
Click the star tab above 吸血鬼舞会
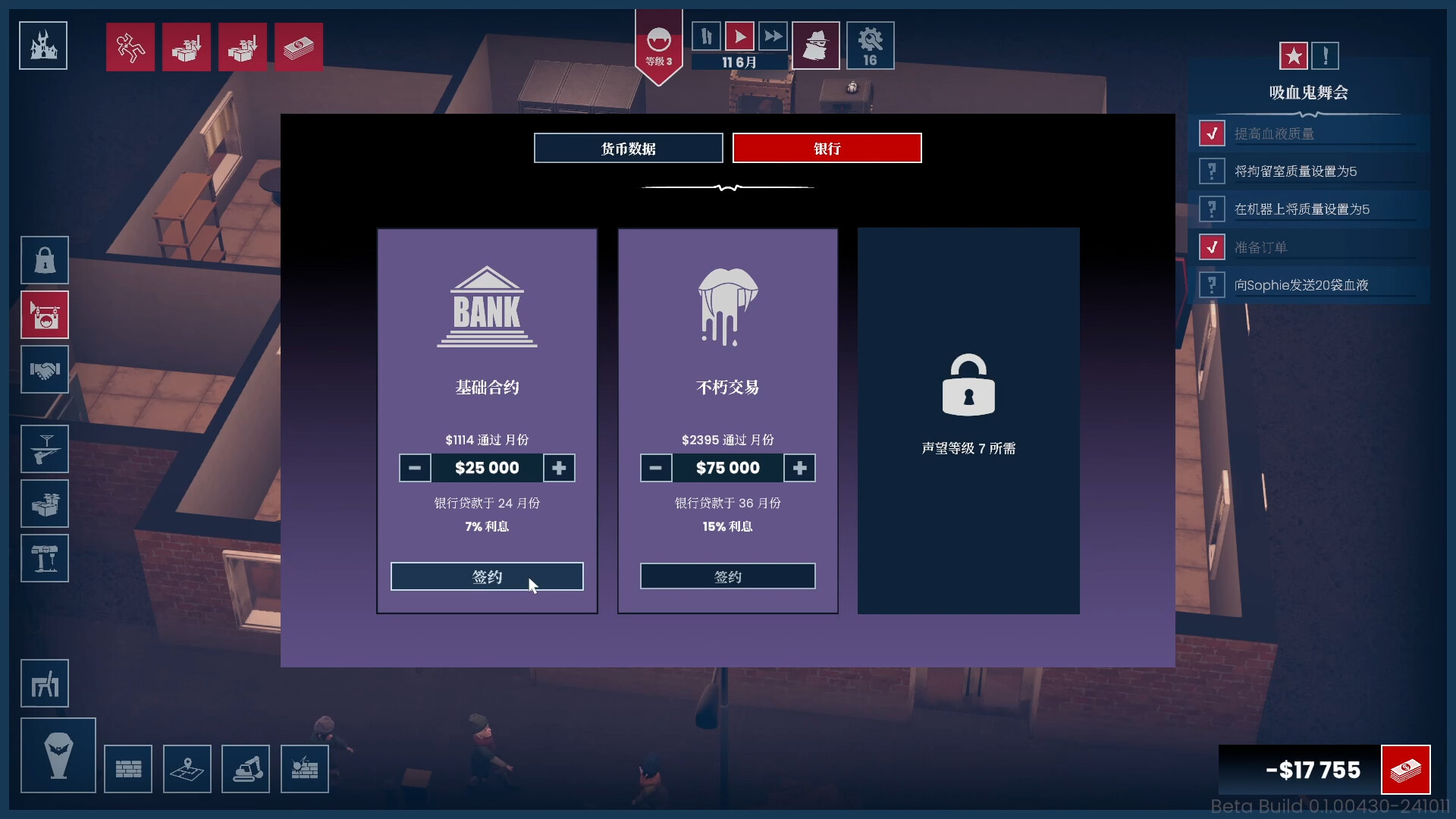click(1294, 55)
